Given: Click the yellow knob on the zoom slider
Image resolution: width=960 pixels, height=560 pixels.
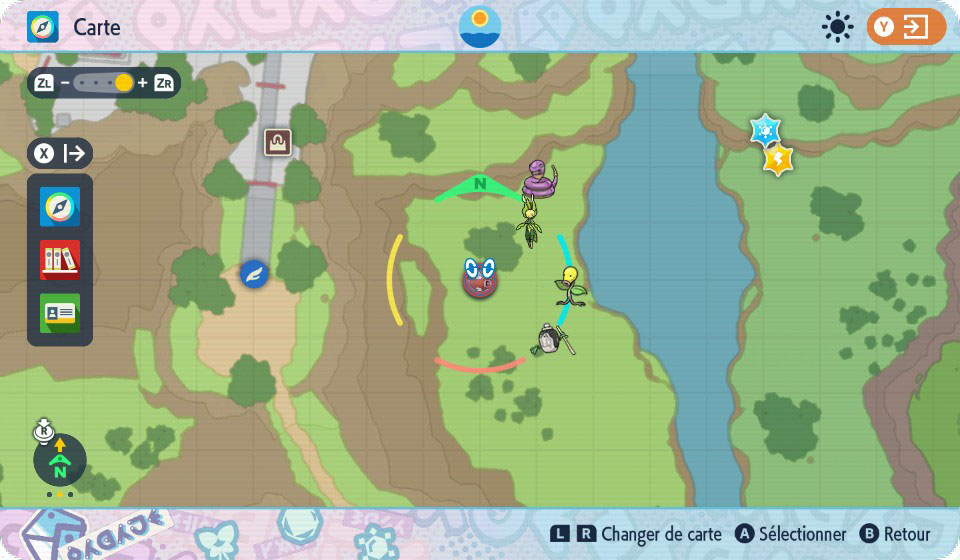Looking at the screenshot, I should click(x=124, y=83).
